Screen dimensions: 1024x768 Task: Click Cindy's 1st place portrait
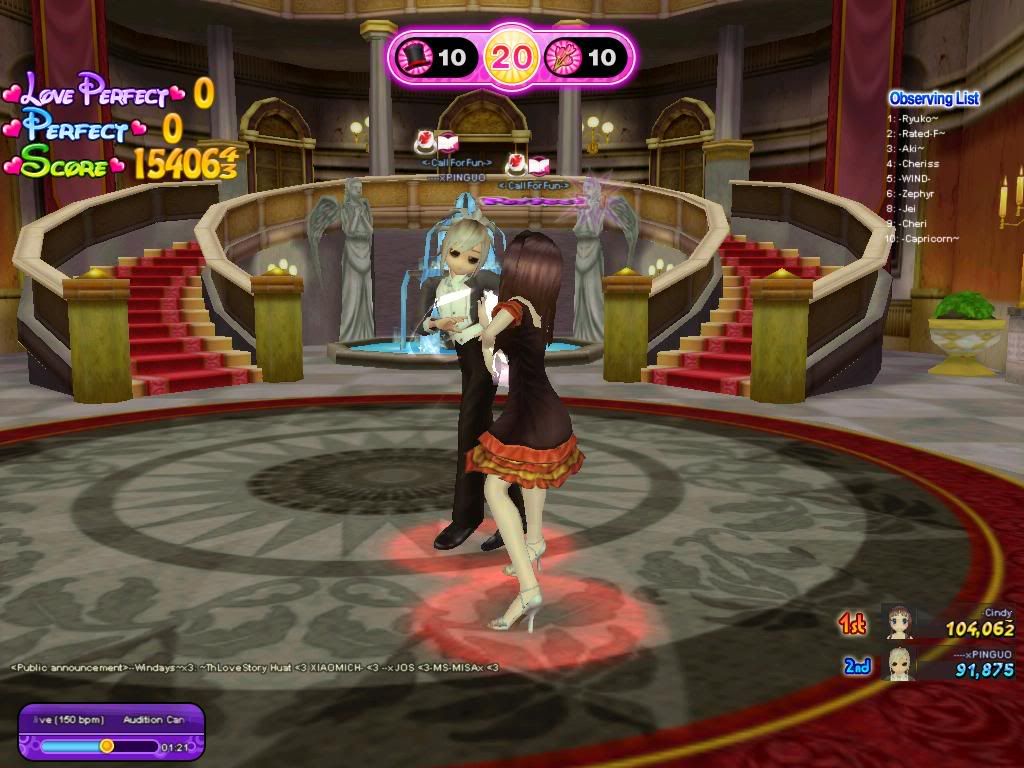click(x=898, y=622)
